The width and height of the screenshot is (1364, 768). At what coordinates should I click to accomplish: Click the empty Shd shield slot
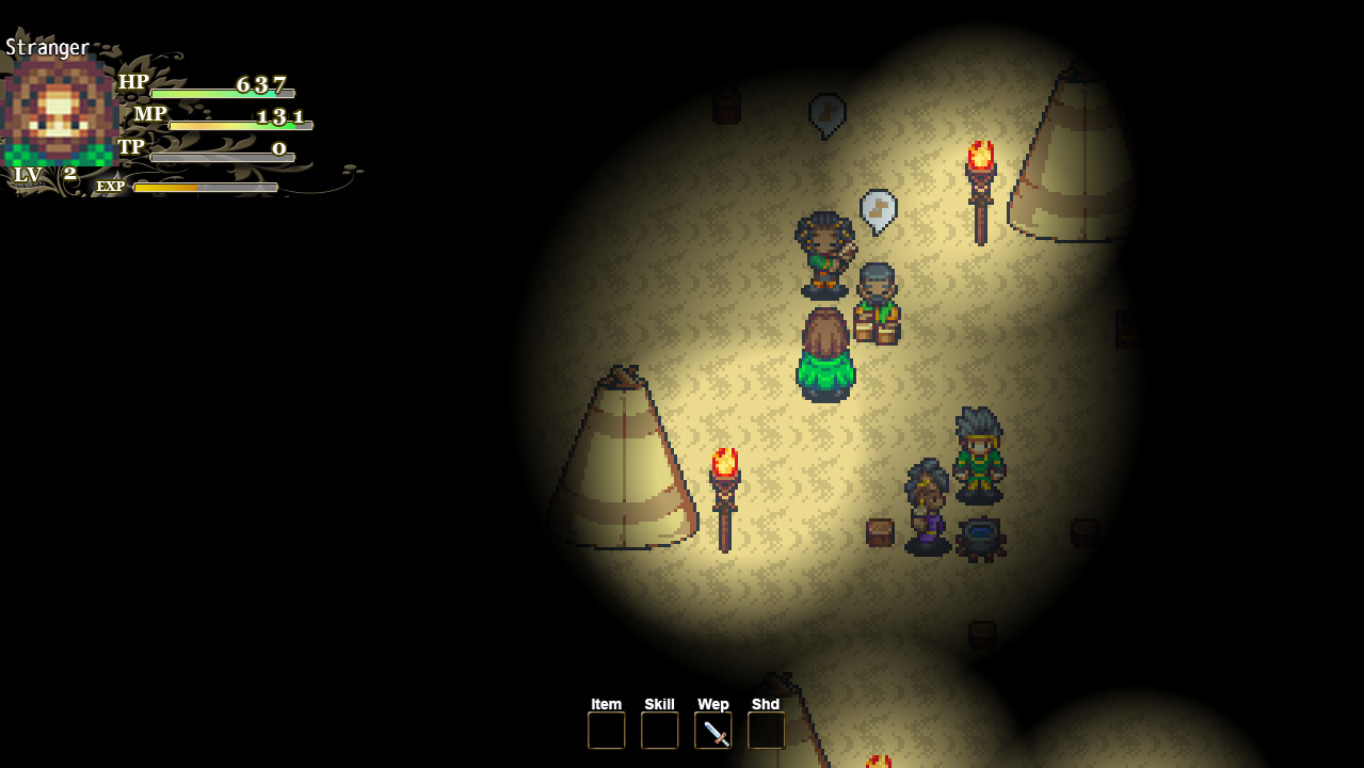(x=766, y=730)
